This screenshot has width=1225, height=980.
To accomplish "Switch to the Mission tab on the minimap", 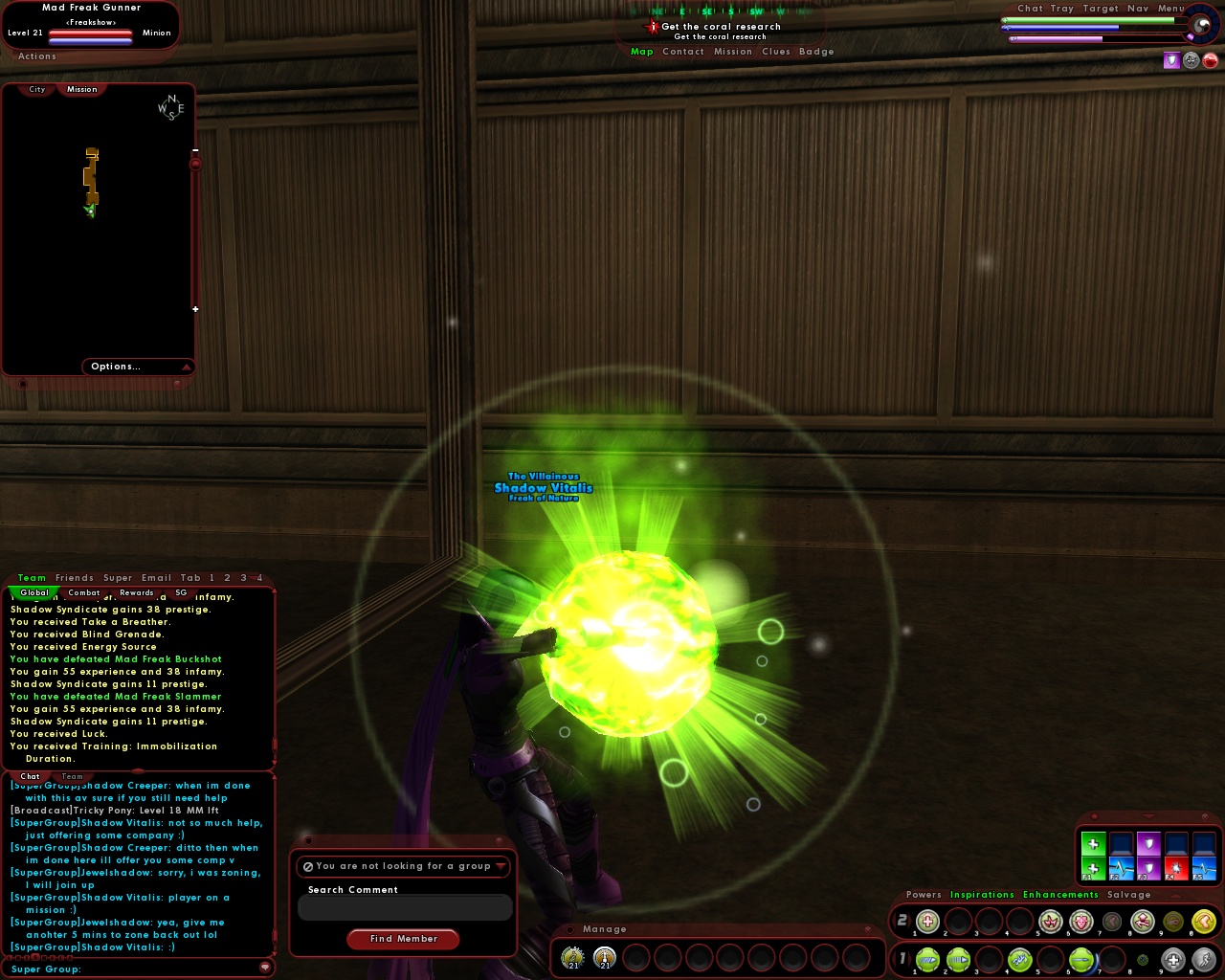I will click(81, 88).
